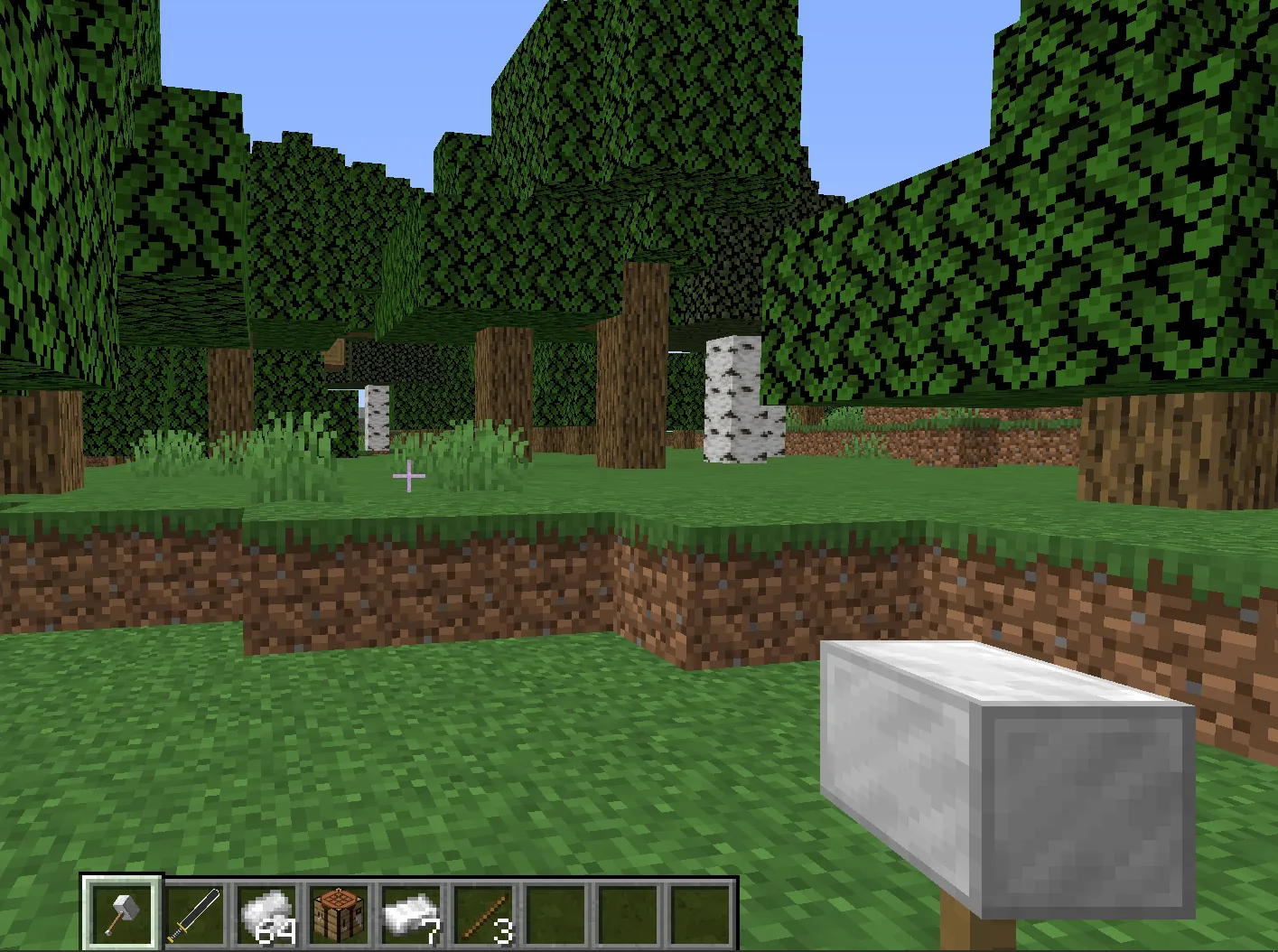Select the stack of 64 quartz blocks
The height and width of the screenshot is (952, 1278).
[266, 912]
